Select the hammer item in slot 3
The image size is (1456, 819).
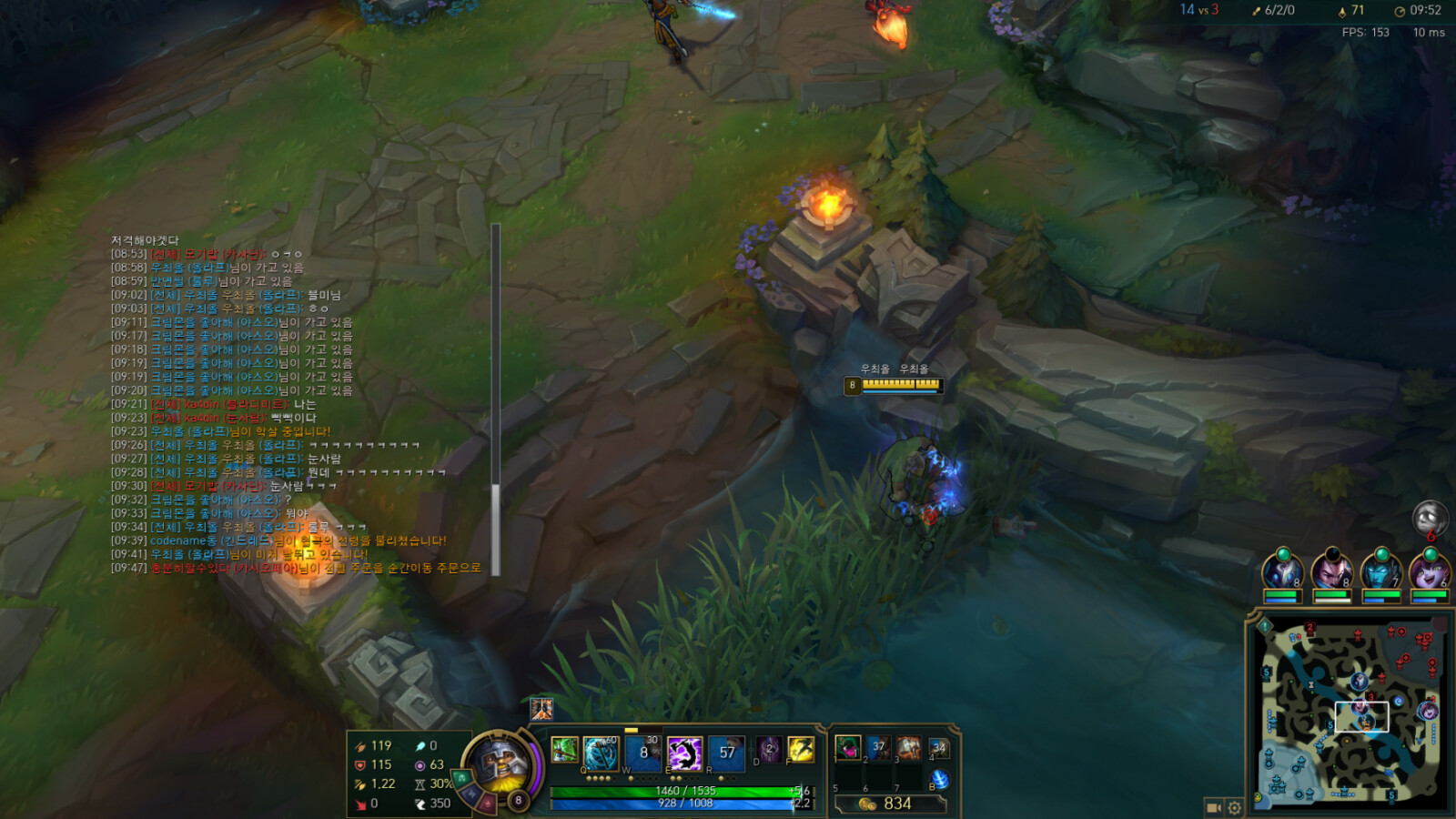[x=908, y=748]
